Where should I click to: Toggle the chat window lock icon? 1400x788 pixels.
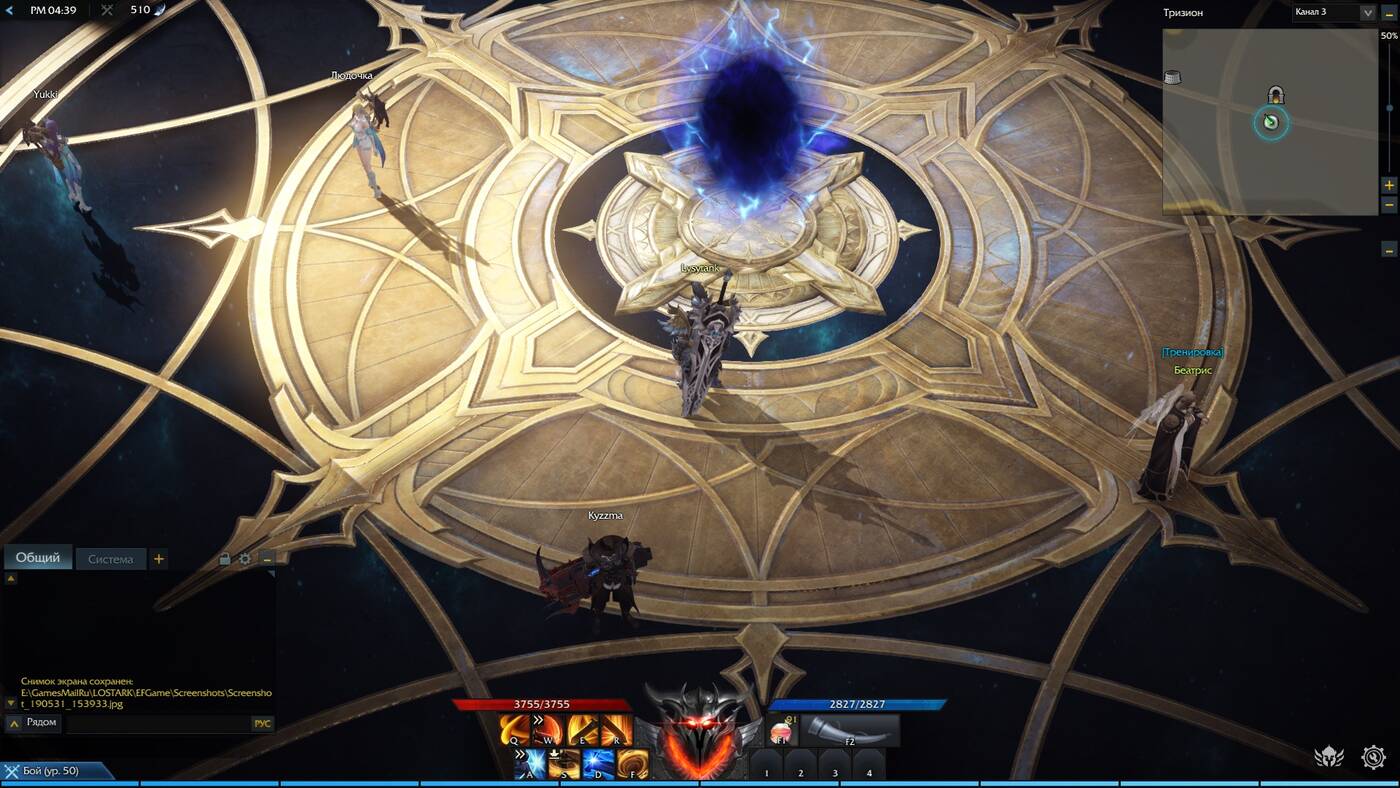pos(225,559)
